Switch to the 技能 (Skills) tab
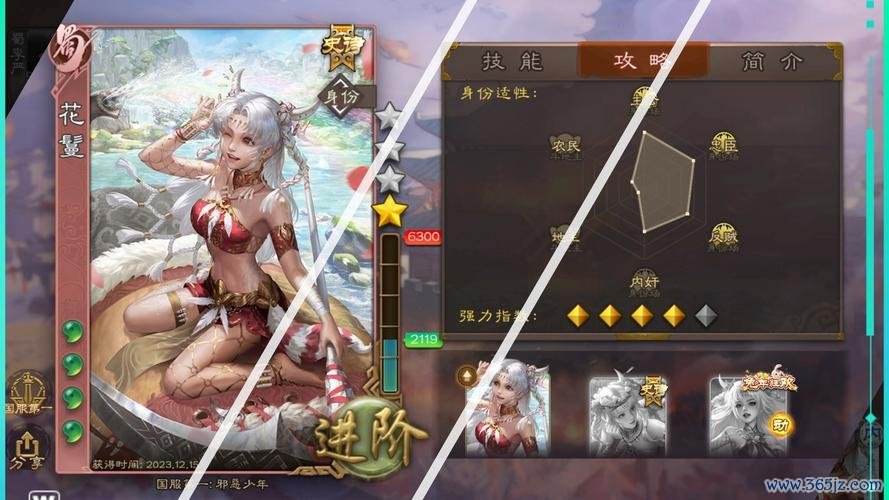889x500 pixels. (x=511, y=61)
